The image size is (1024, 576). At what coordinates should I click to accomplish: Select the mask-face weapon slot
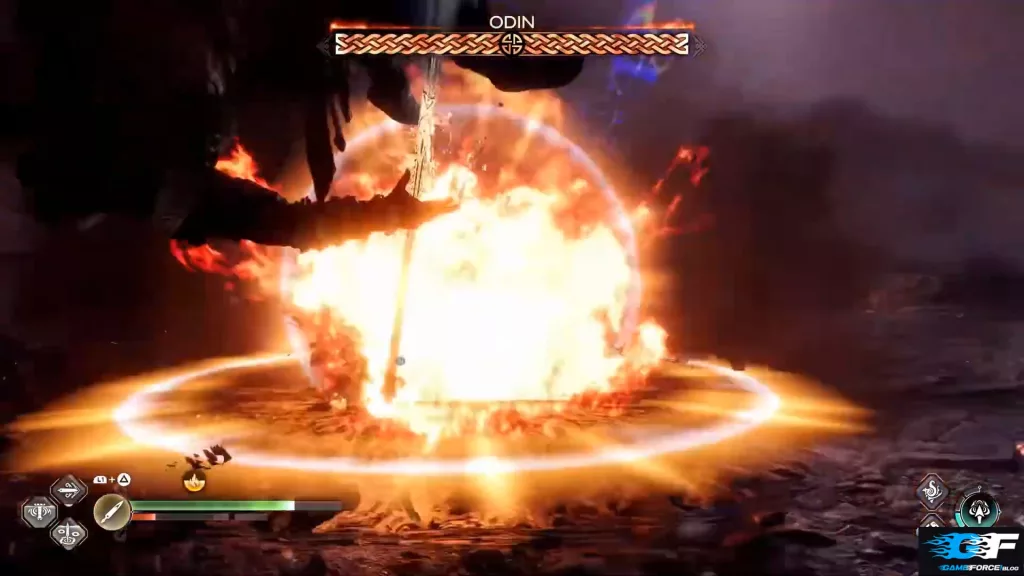pyautogui.click(x=68, y=534)
